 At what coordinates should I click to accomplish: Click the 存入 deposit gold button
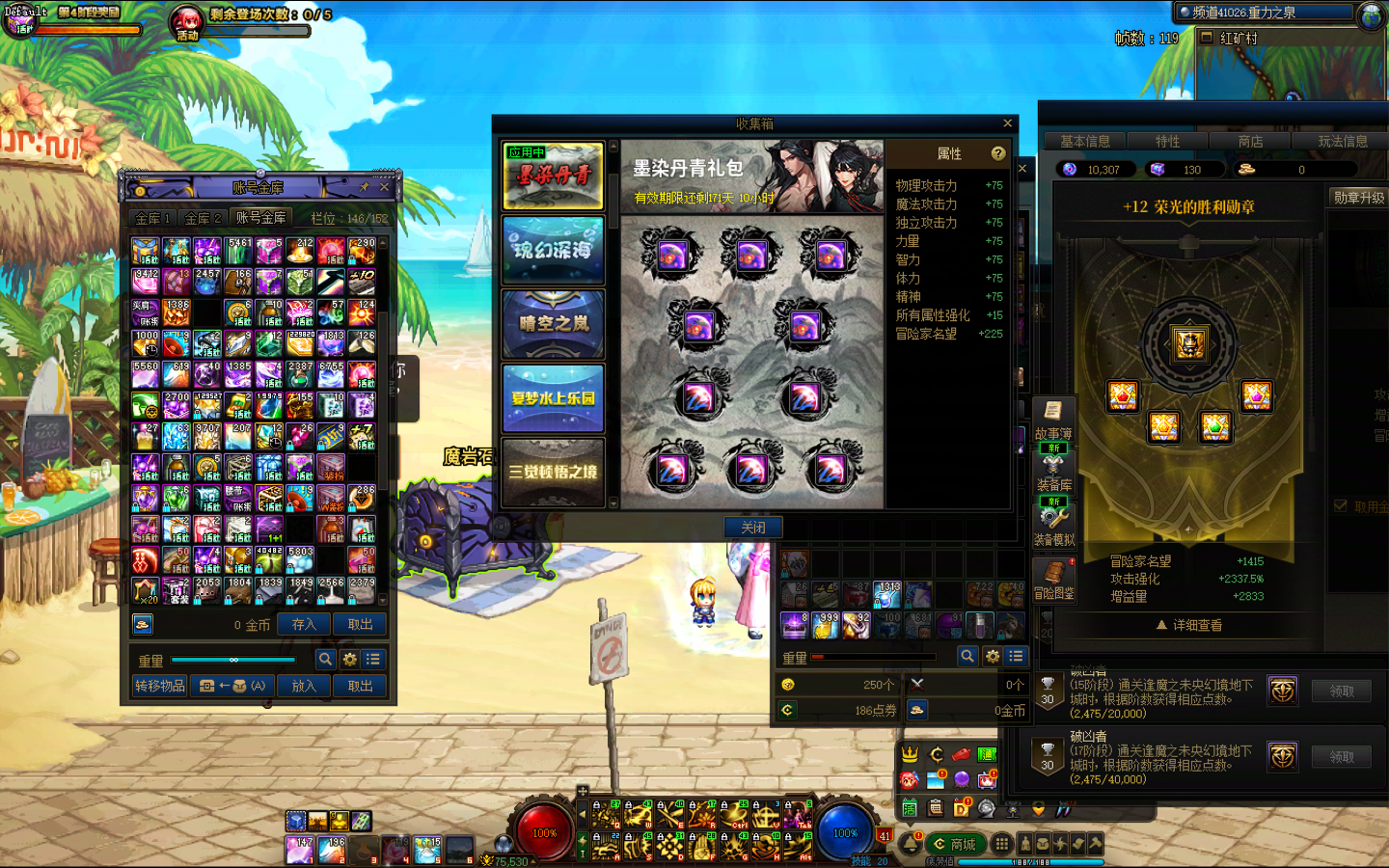(304, 624)
